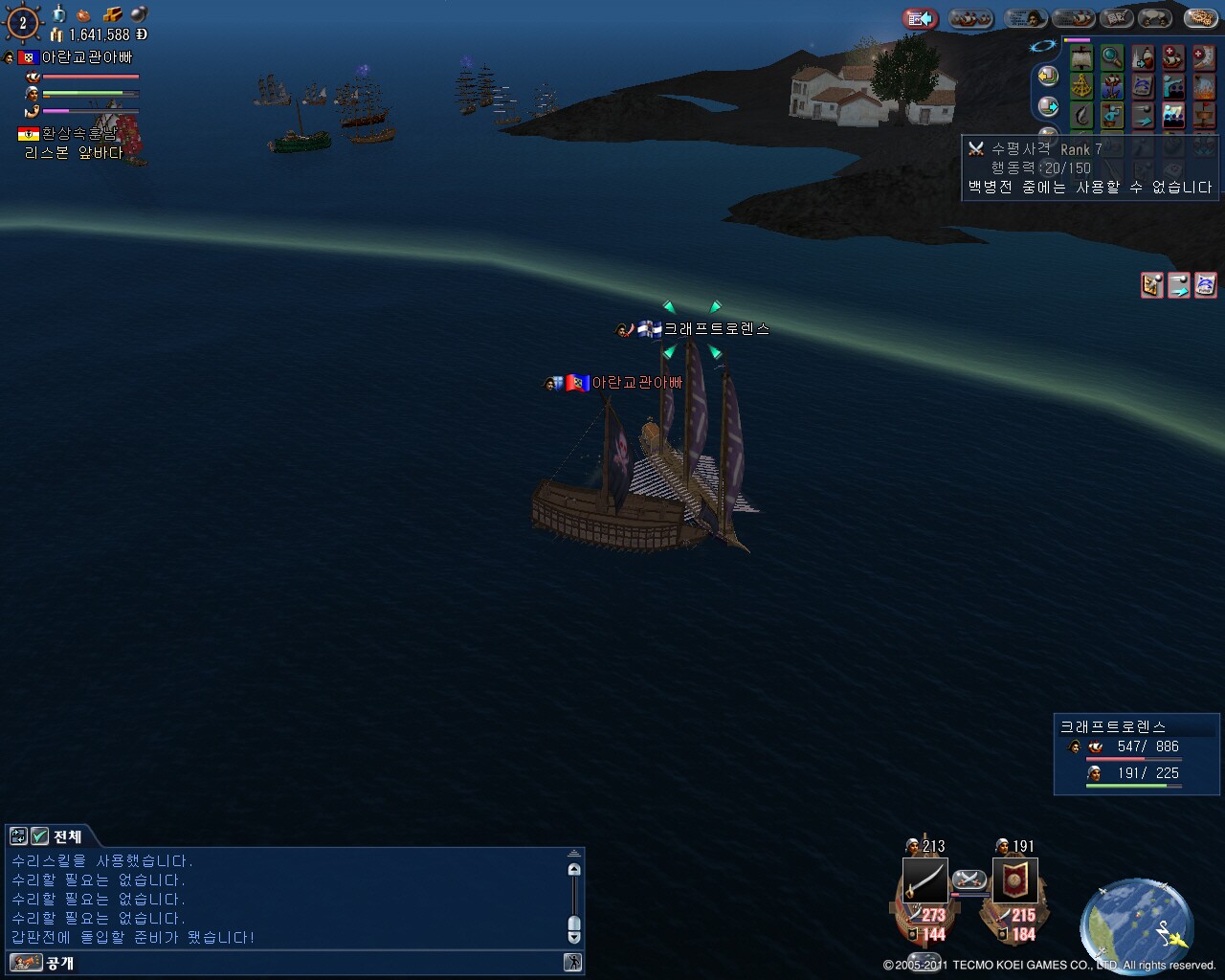Select the 크래프트로렌스 target info panel
Screen dimensions: 1225x980
click(1136, 753)
